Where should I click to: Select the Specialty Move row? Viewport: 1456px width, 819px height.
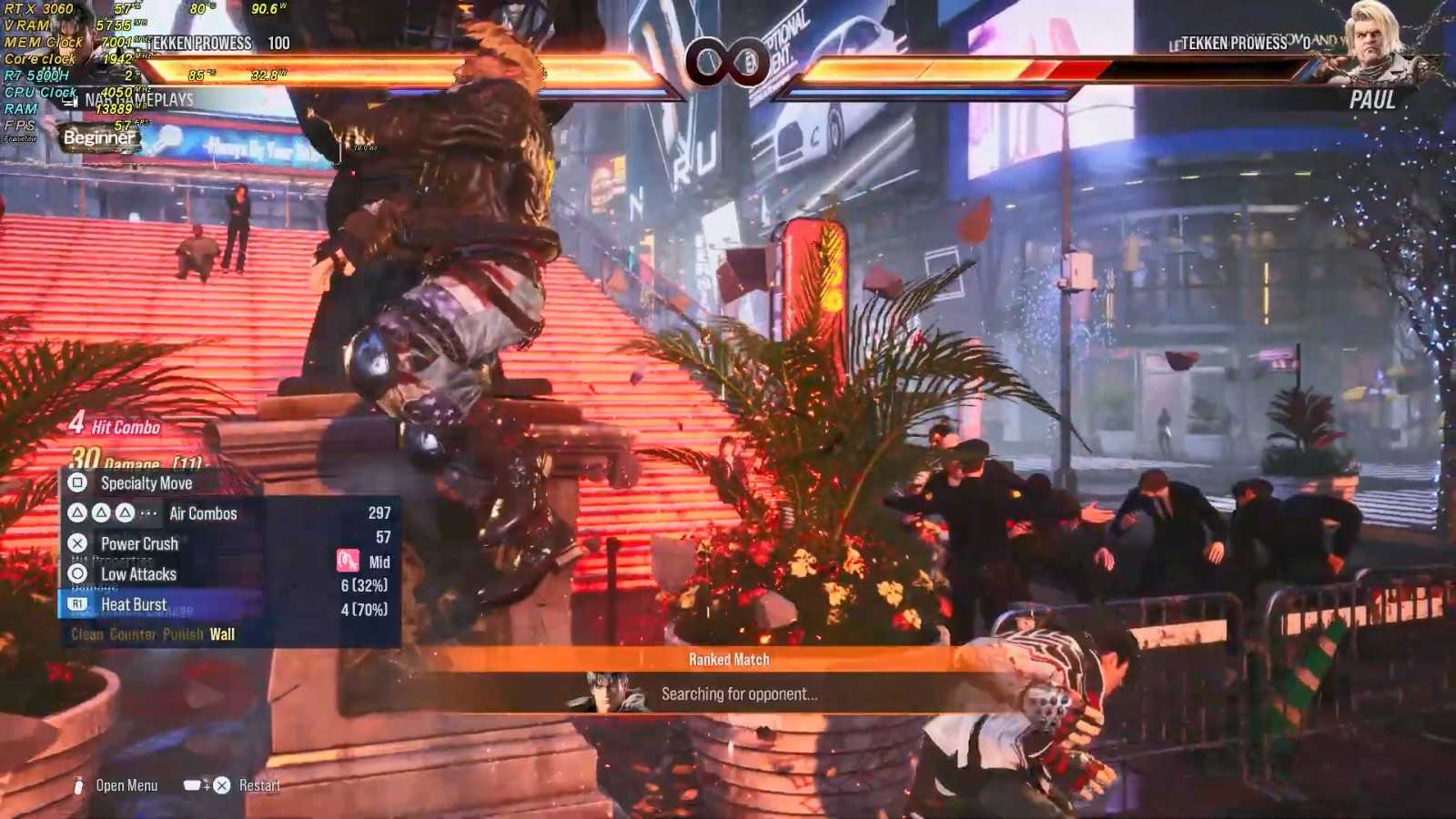pyautogui.click(x=146, y=483)
